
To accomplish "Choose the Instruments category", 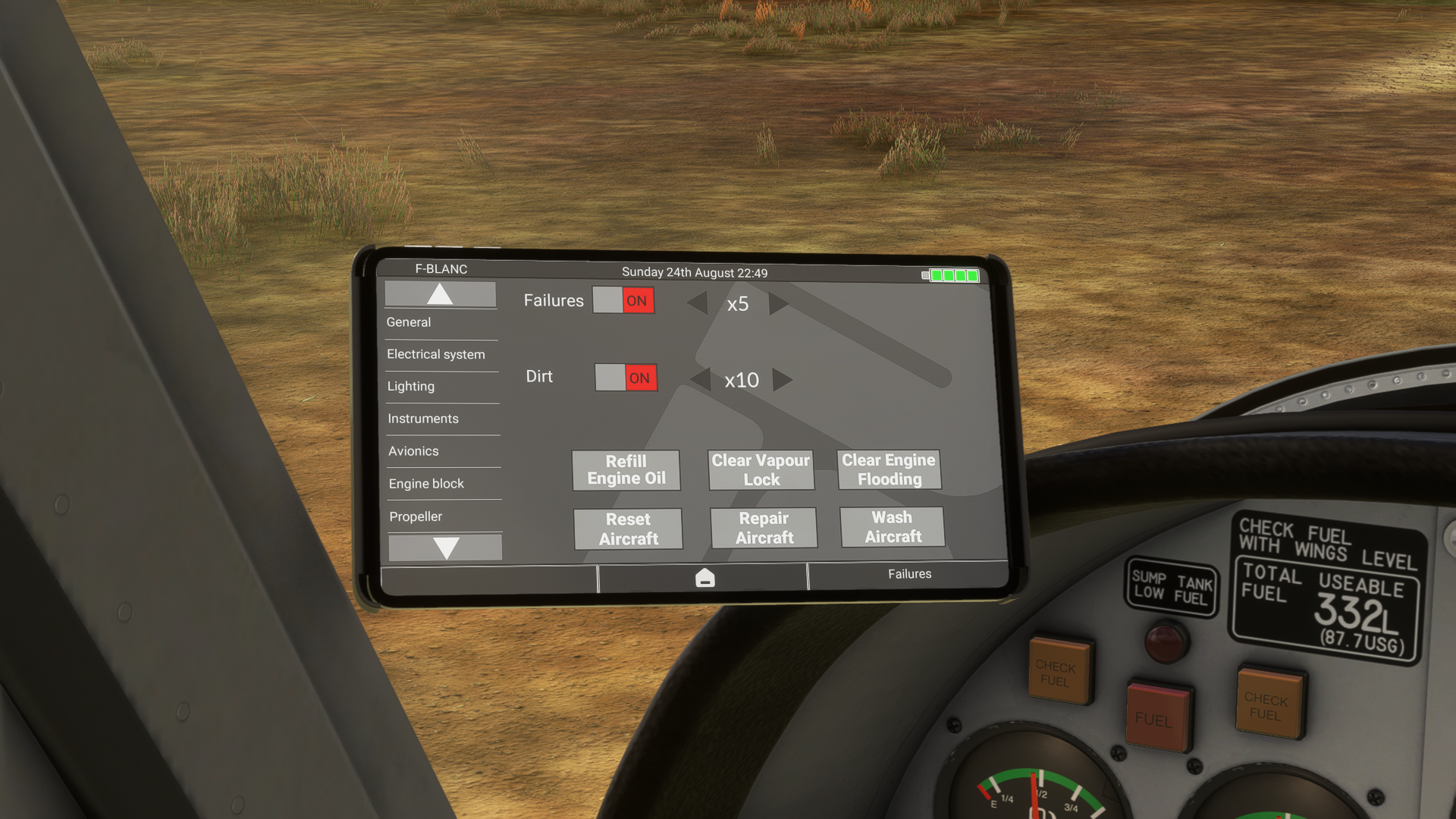I will click(423, 419).
